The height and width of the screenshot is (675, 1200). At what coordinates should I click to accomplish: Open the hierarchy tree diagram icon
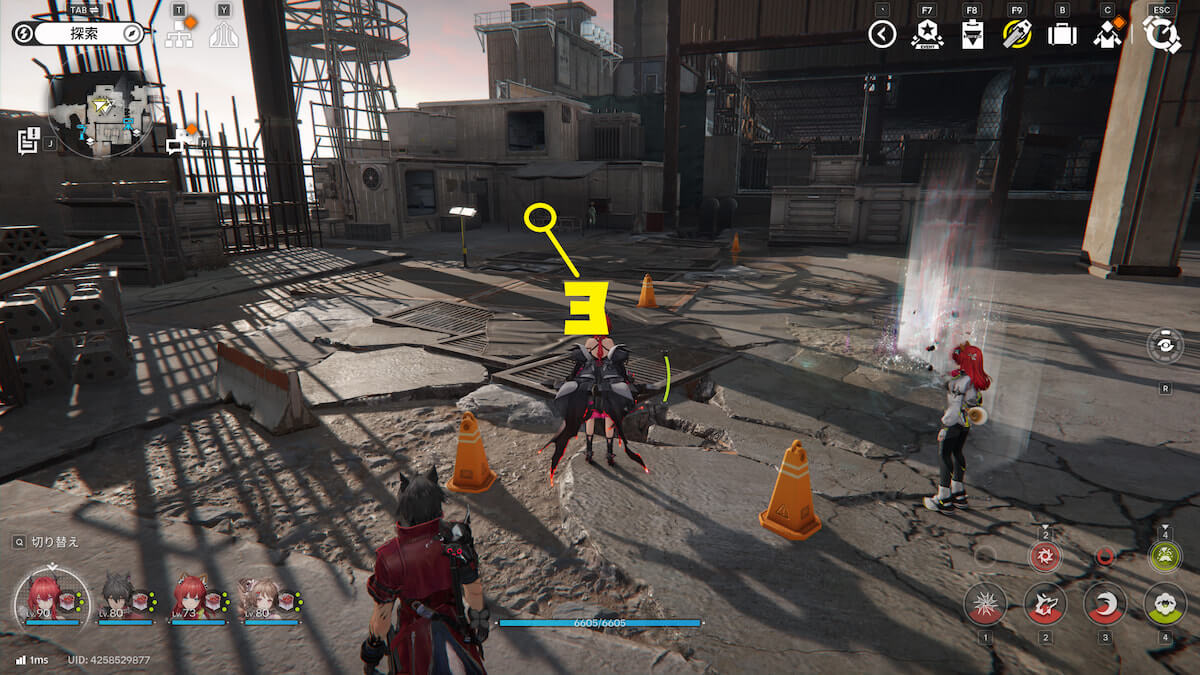click(x=179, y=37)
